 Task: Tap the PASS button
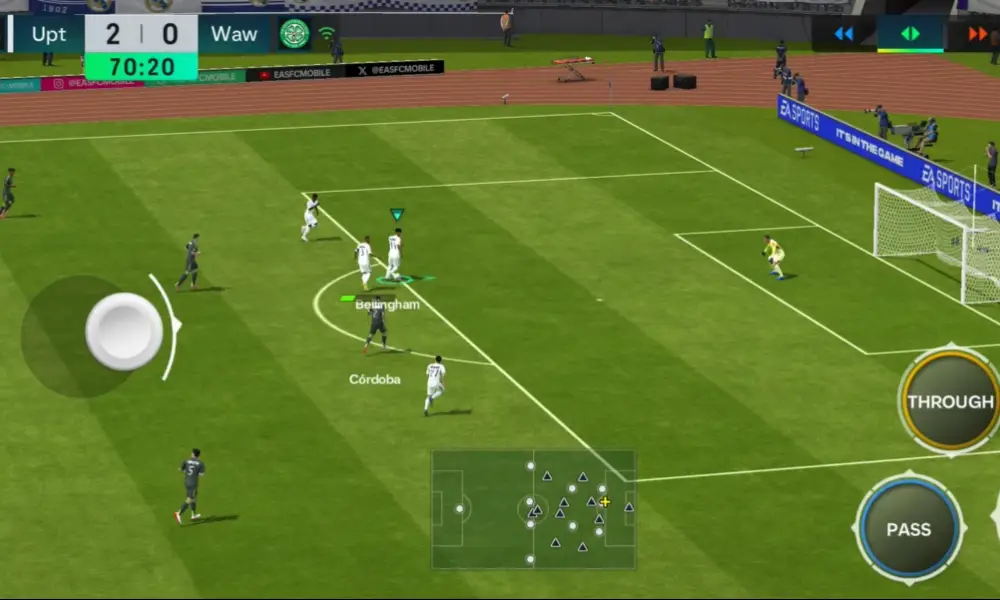point(908,529)
